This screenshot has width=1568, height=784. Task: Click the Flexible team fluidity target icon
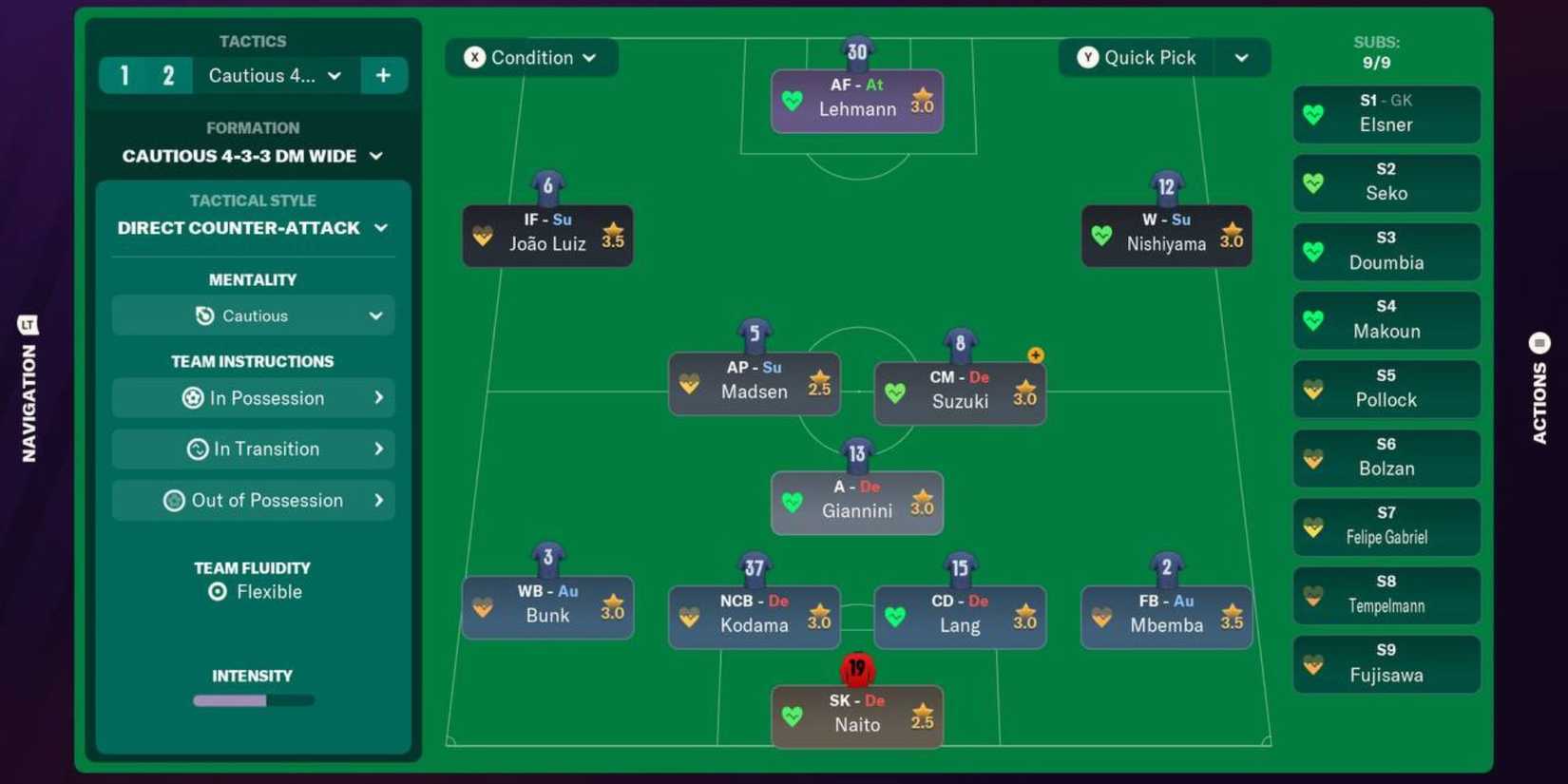click(x=218, y=591)
